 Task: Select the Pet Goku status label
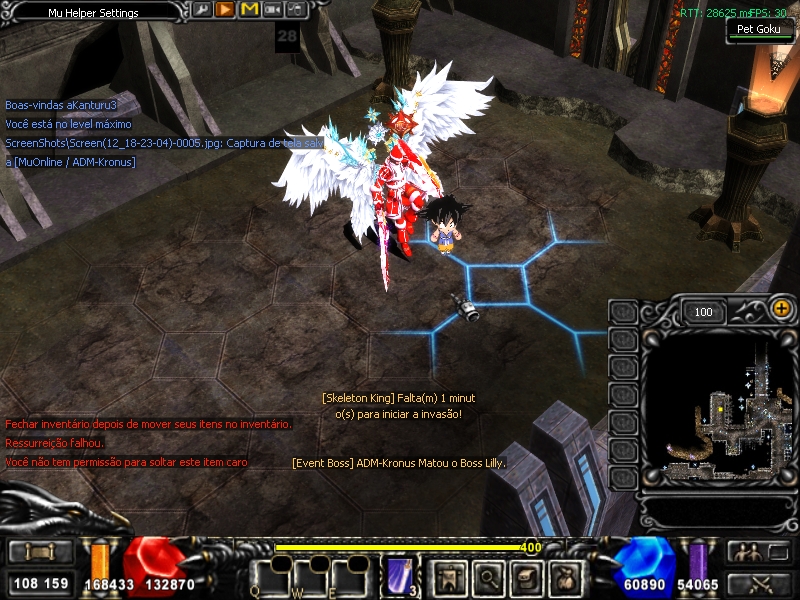point(759,29)
